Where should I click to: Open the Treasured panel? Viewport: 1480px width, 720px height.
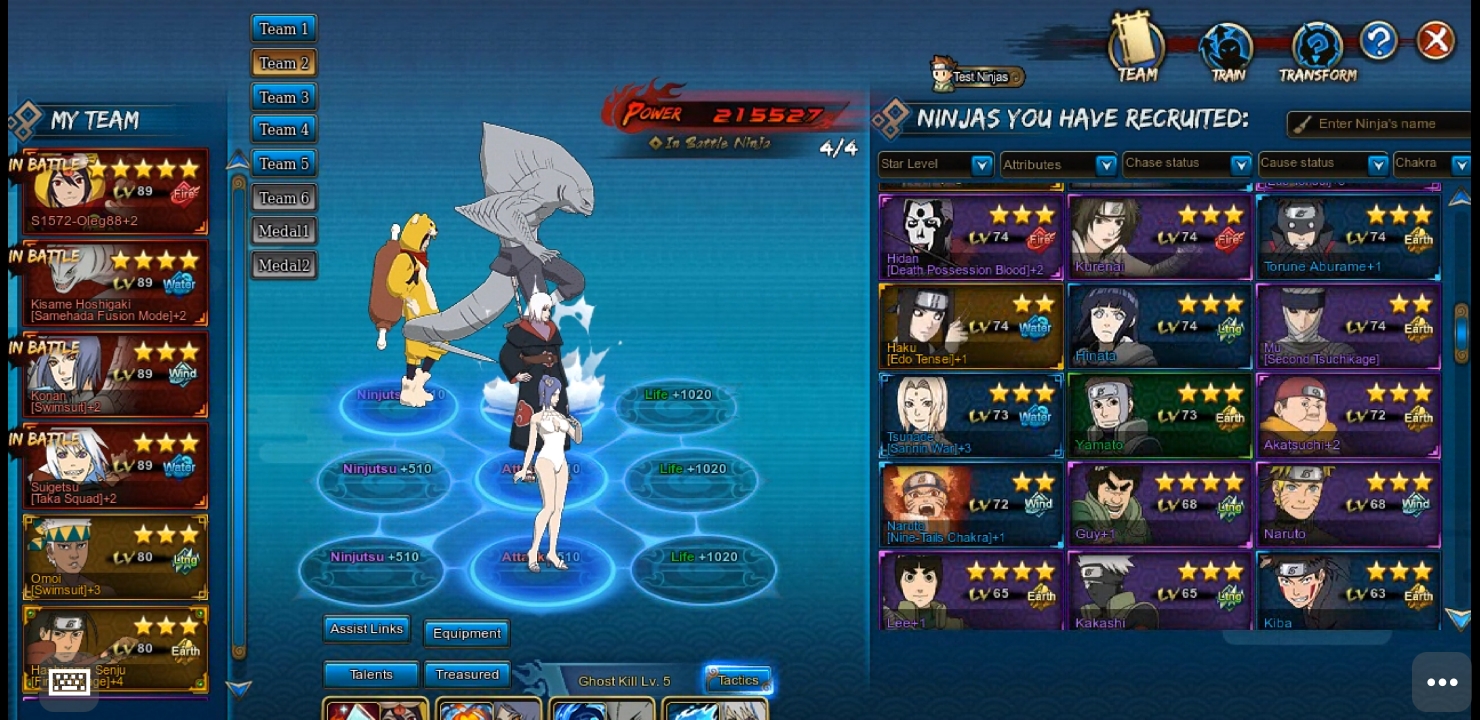(467, 675)
